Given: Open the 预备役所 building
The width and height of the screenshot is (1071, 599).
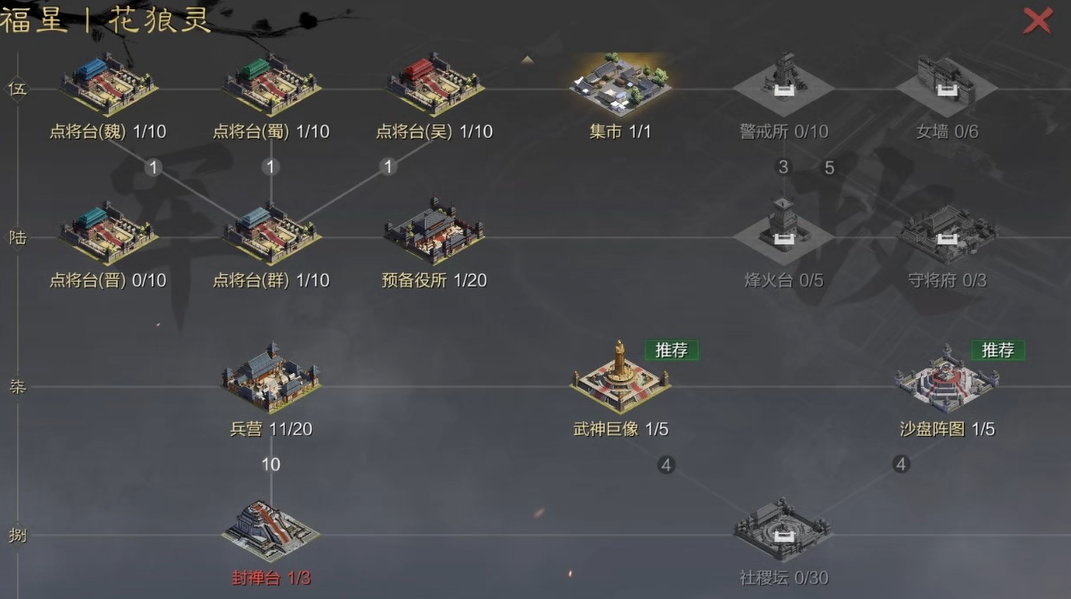Looking at the screenshot, I should tap(434, 234).
